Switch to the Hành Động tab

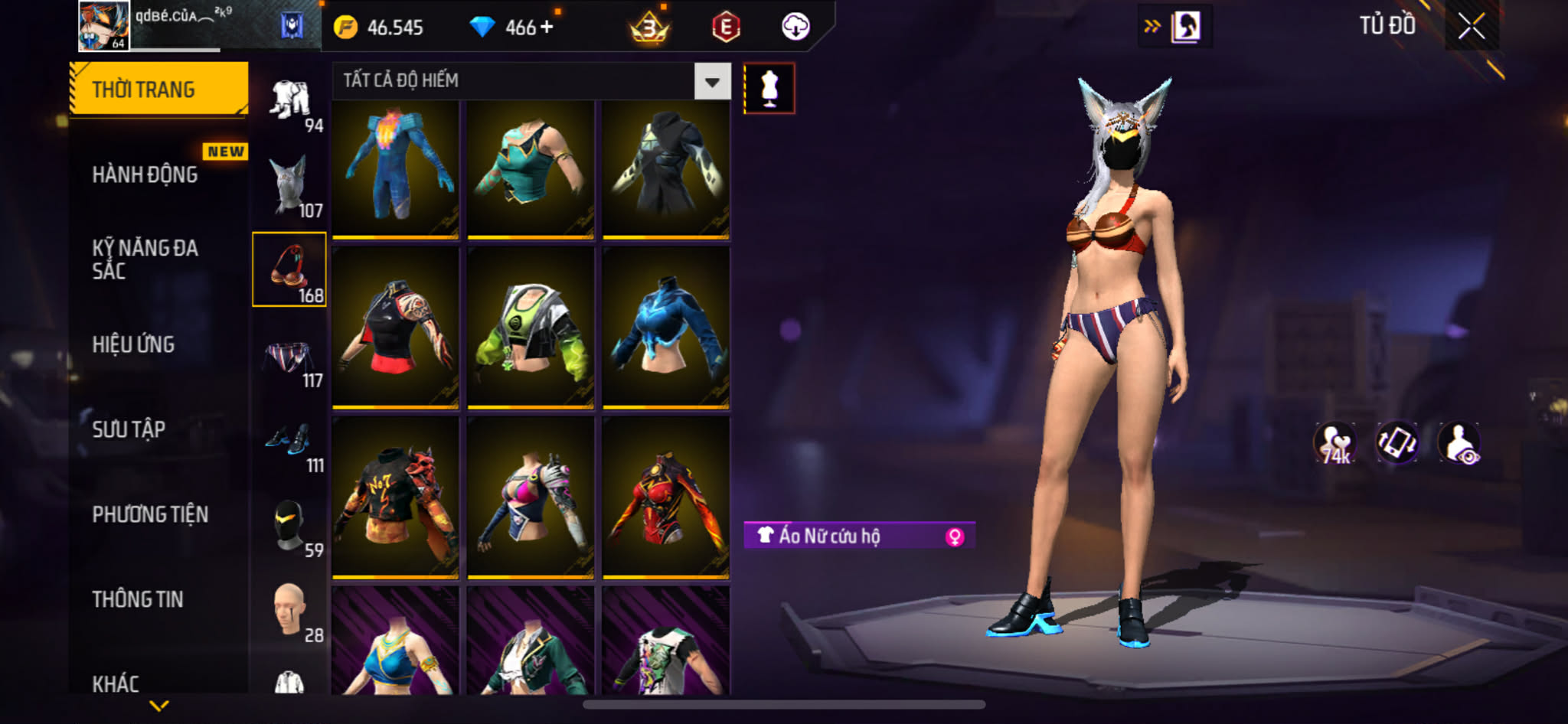pyautogui.click(x=145, y=174)
